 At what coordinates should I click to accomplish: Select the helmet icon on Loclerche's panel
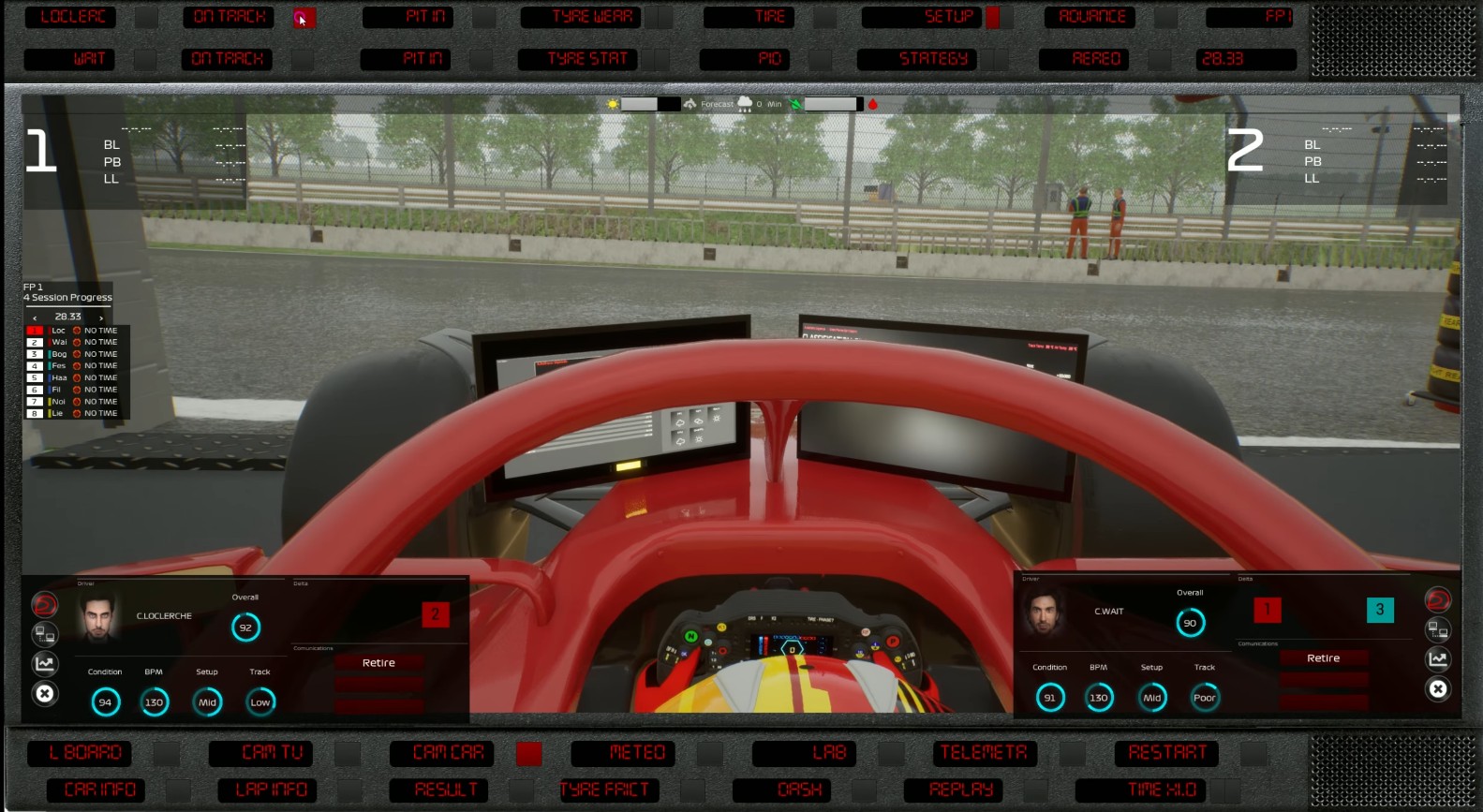pyautogui.click(x=45, y=603)
